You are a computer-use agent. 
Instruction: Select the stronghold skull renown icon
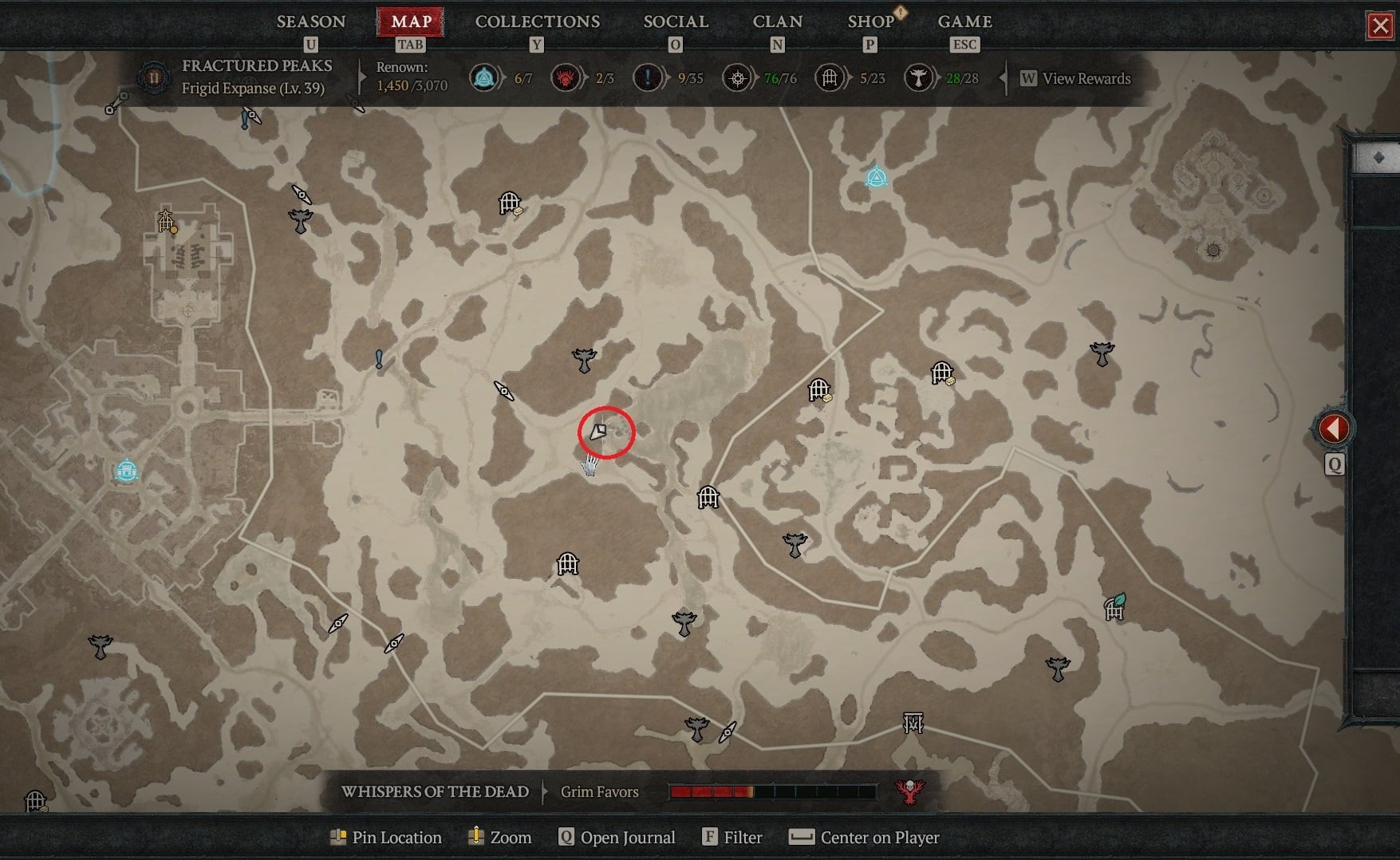click(566, 78)
